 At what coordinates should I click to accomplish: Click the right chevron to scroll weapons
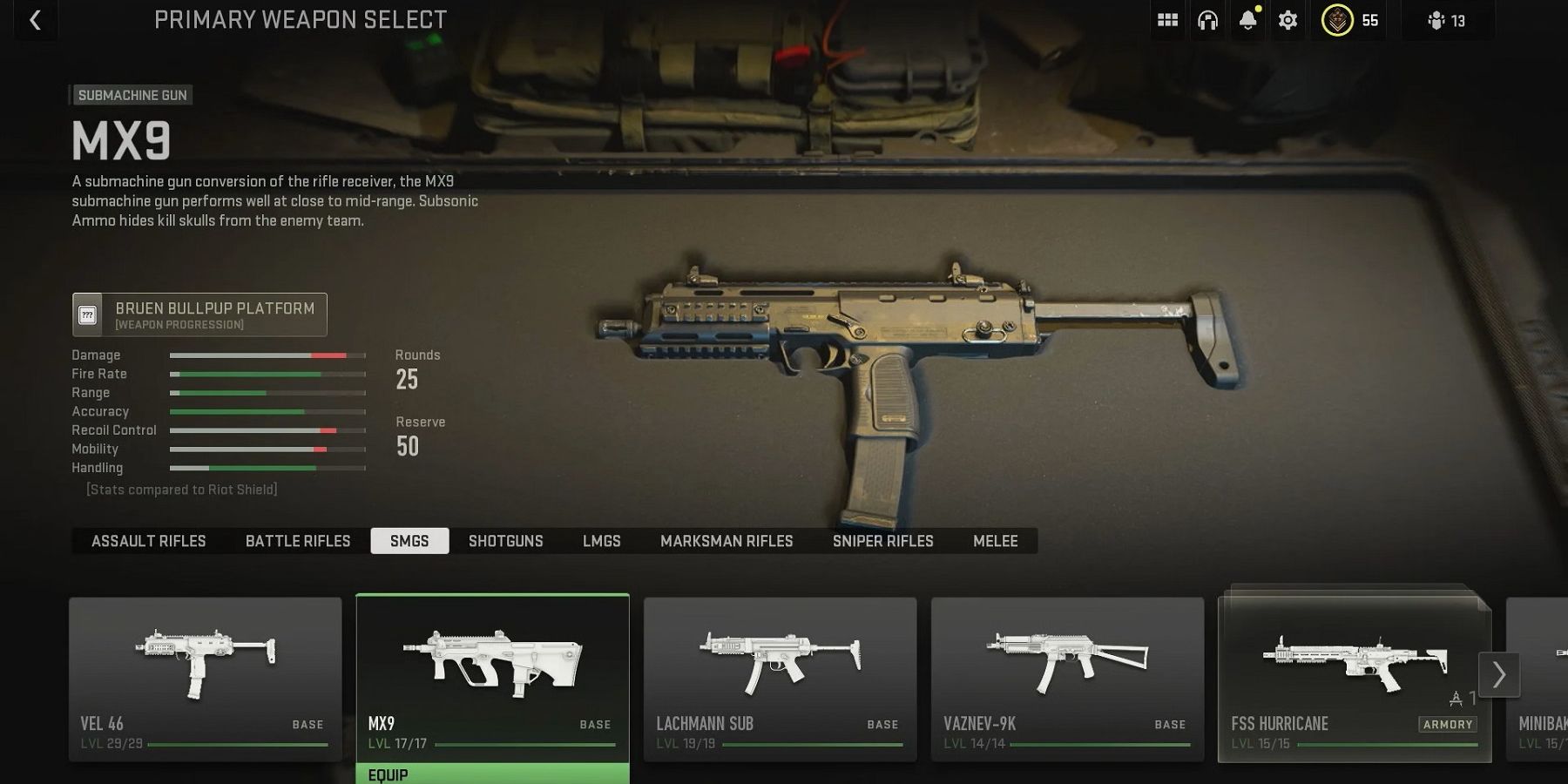point(1499,674)
